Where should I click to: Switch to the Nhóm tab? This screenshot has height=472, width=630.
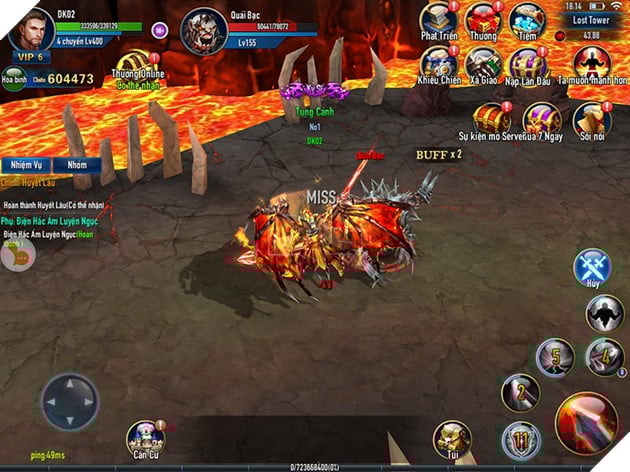click(77, 166)
